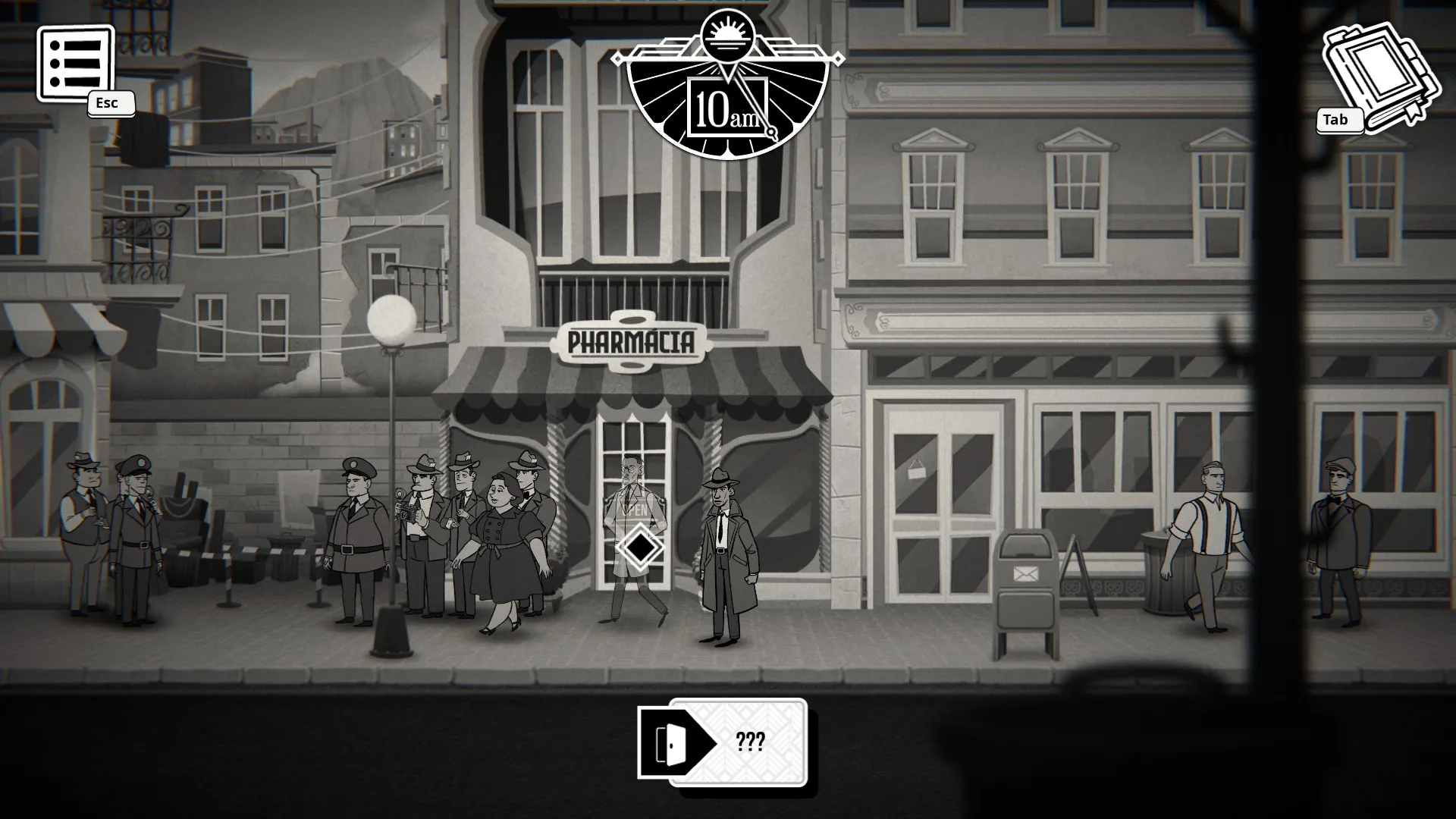Click the '???' door entry prompt
1456x819 pixels.
[x=723, y=742]
